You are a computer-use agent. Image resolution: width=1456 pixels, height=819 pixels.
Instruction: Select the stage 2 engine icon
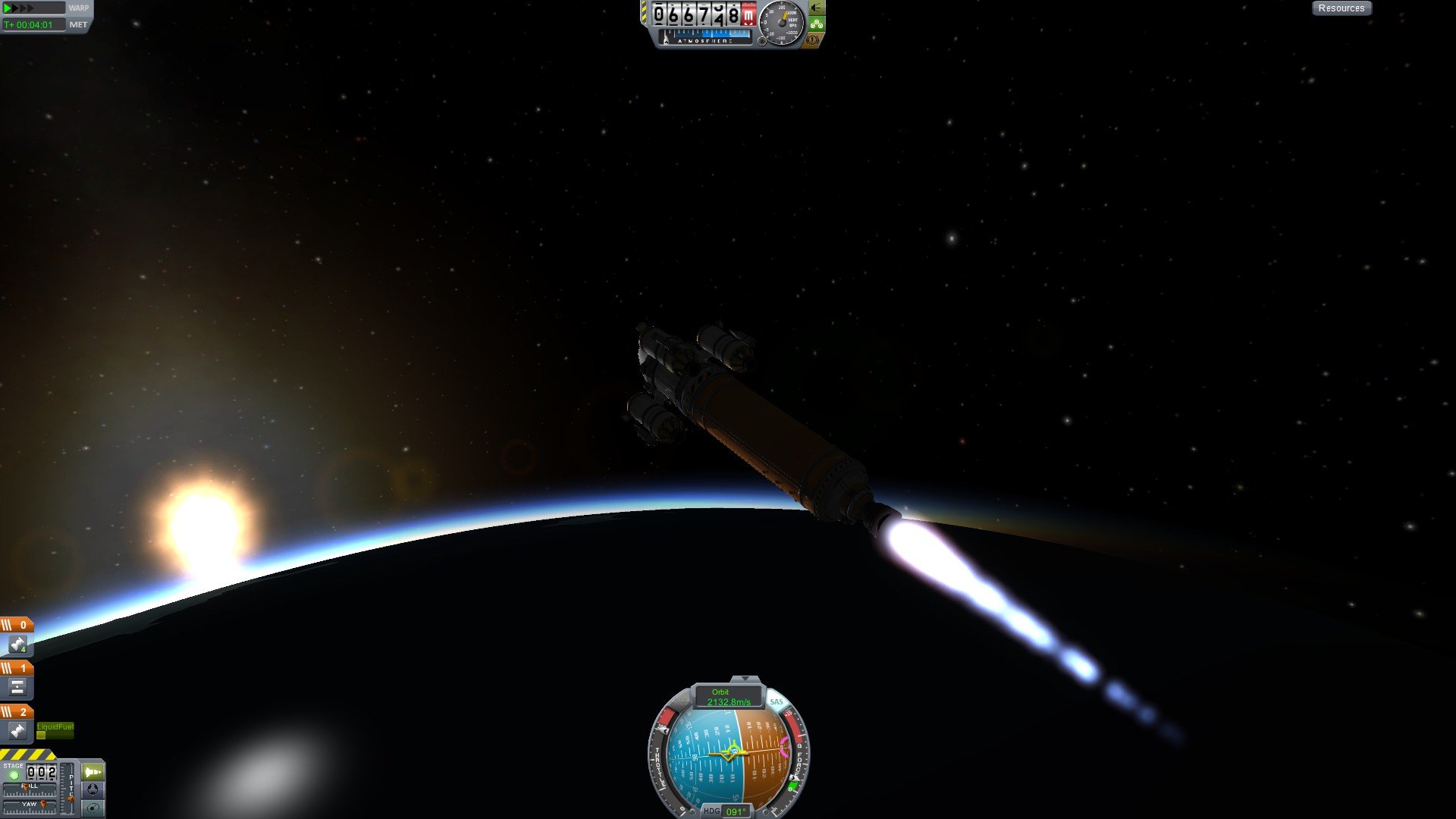[x=17, y=731]
